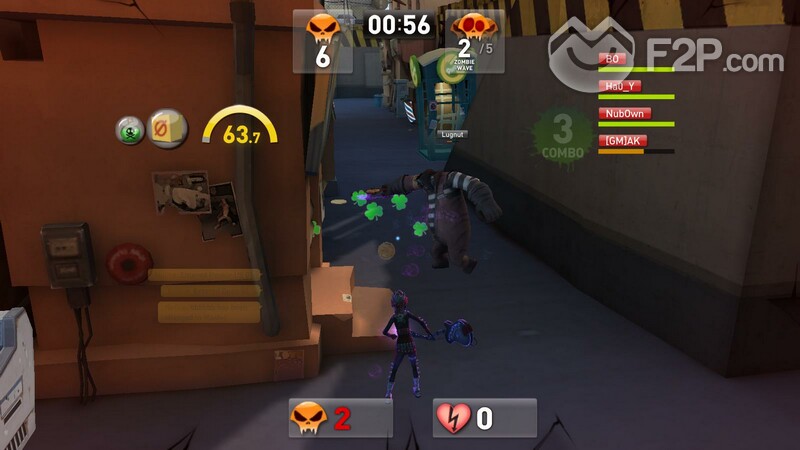Select player BO in the team list
Screen dimensions: 800x450
(x=615, y=59)
